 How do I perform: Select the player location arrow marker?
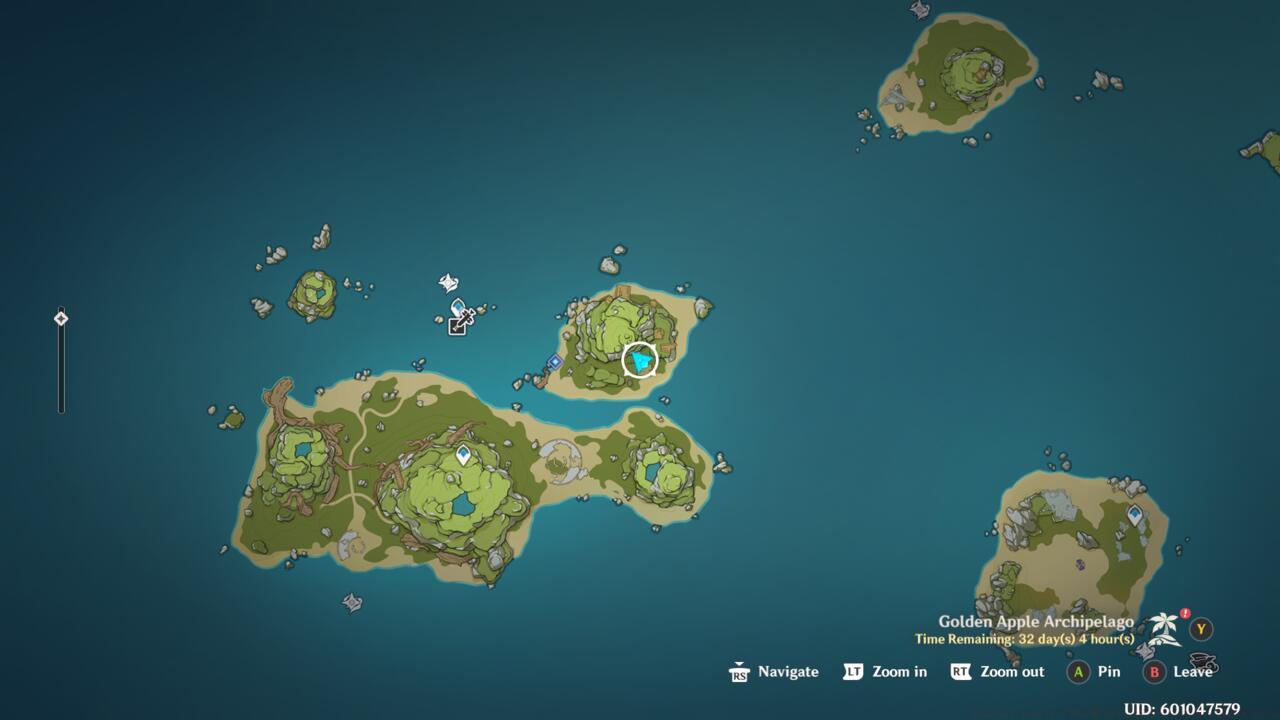[640, 360]
